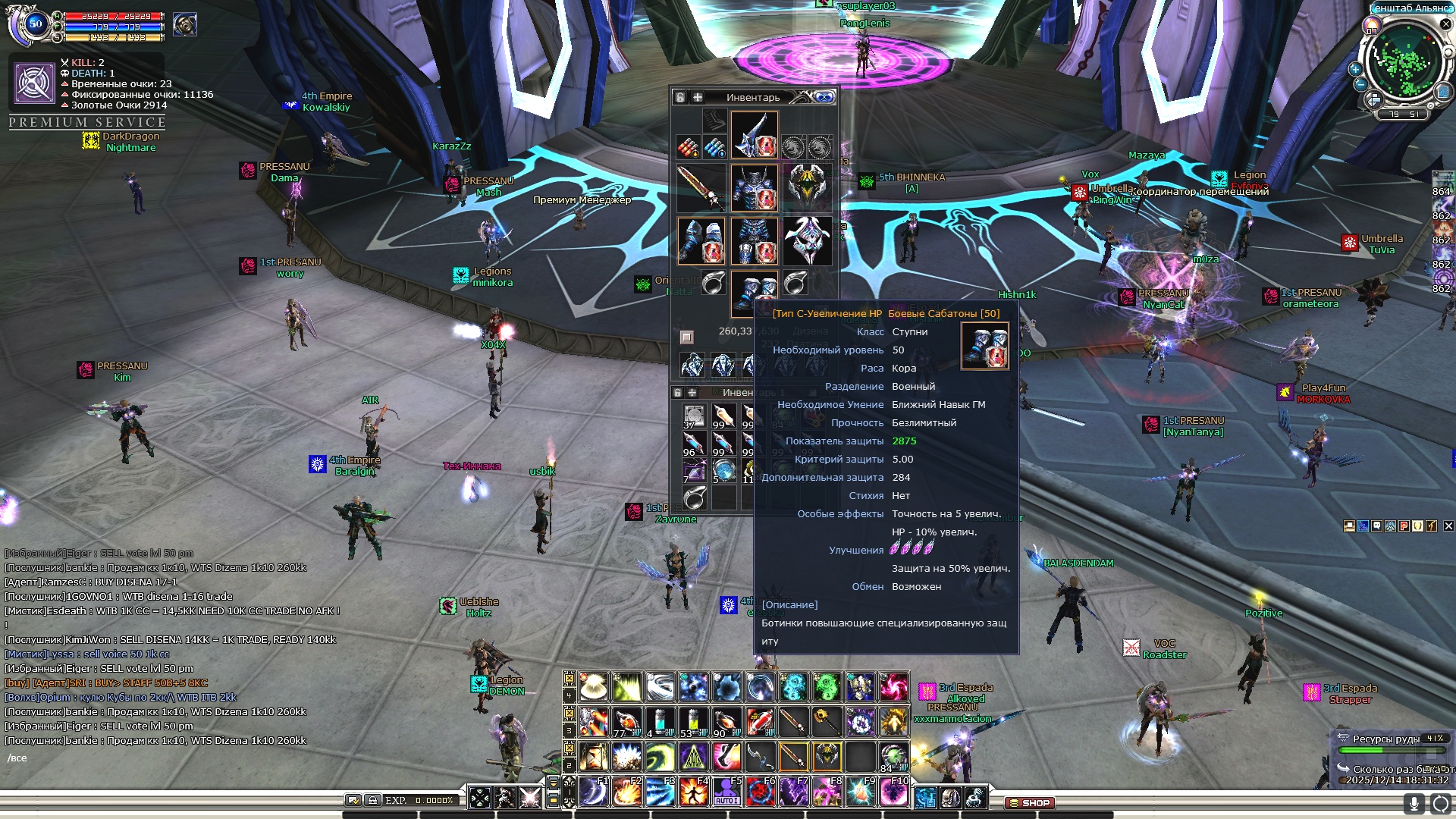Use the F10 skill on the hotbar
This screenshot has width=1456, height=819.
pyautogui.click(x=893, y=792)
